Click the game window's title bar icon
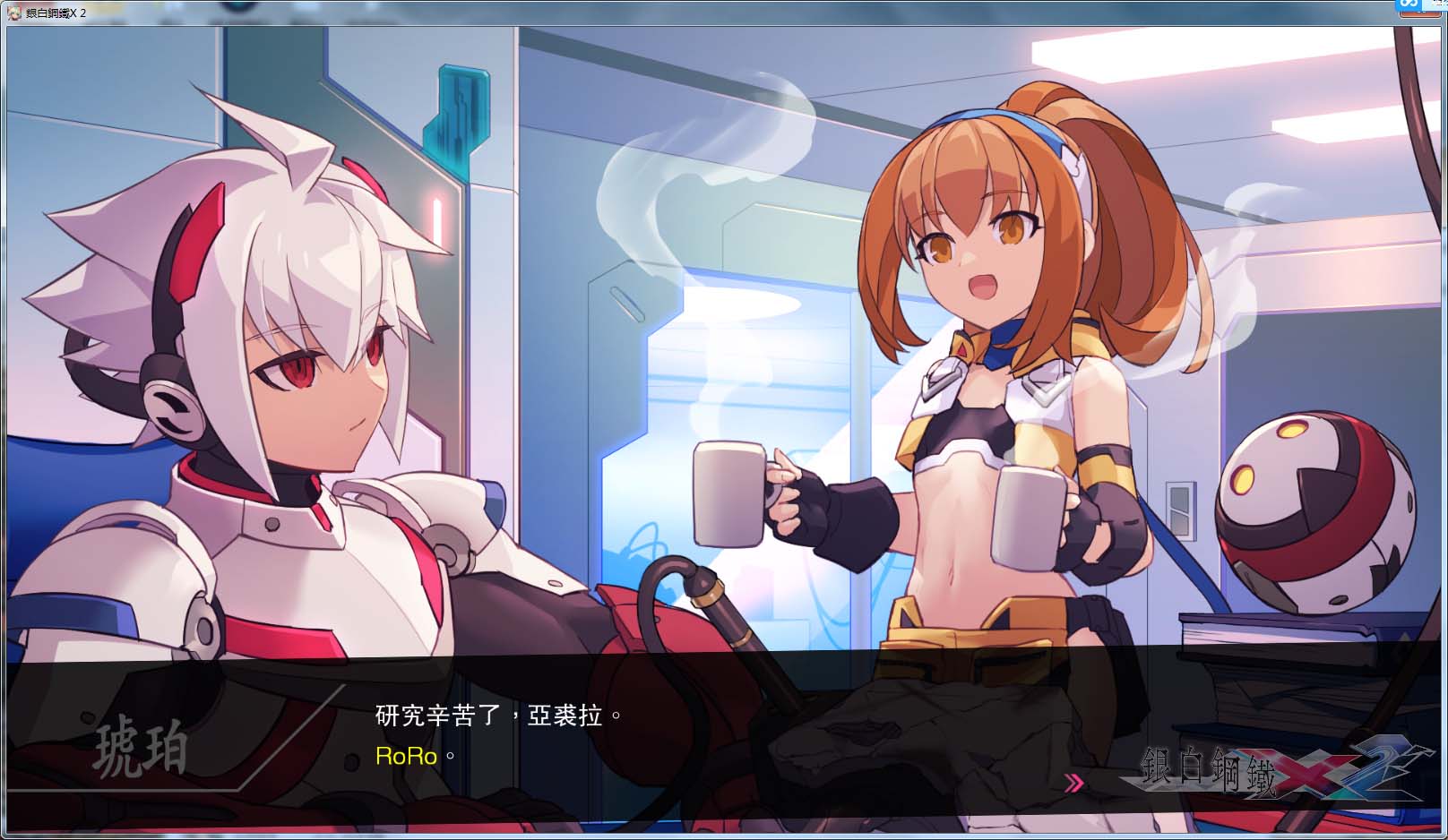Viewport: 1448px width, 840px height. (x=13, y=13)
